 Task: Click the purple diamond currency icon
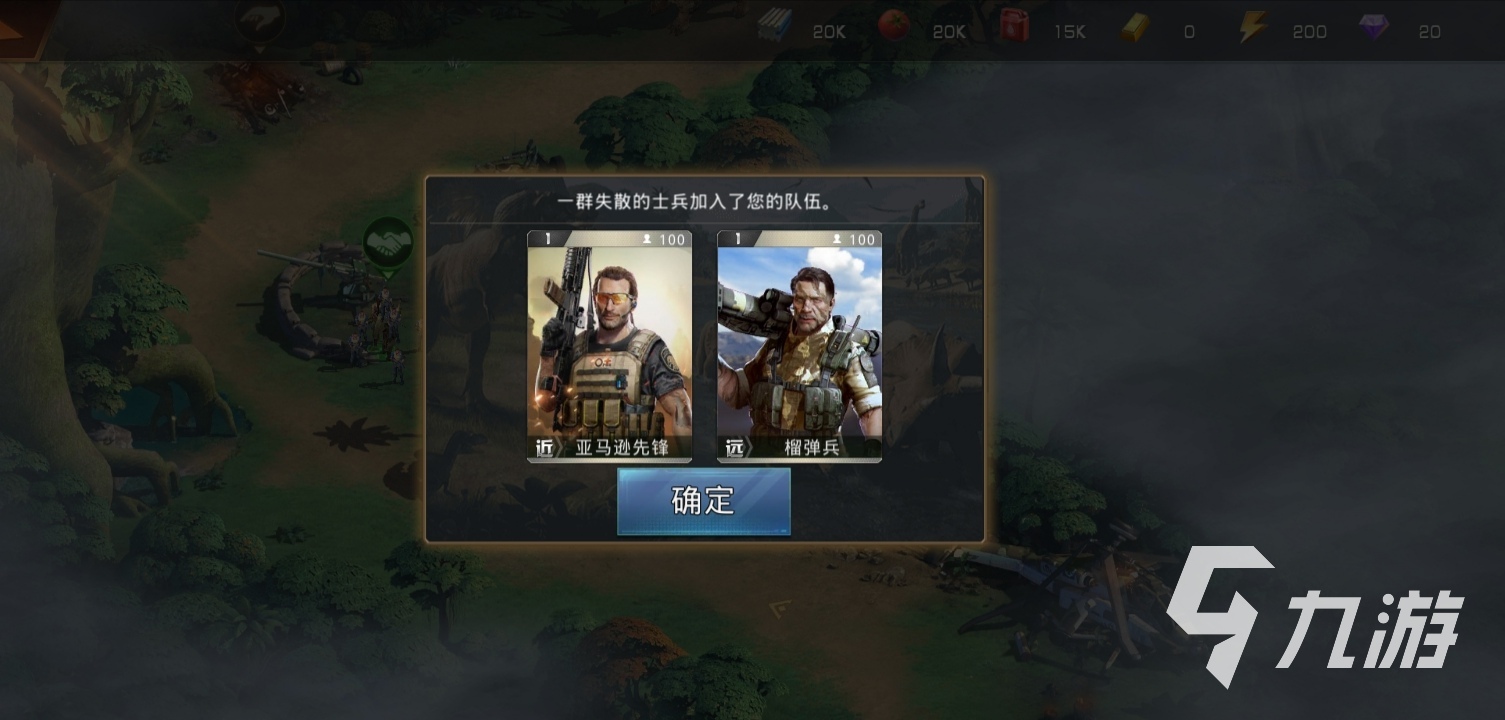pos(1375,27)
